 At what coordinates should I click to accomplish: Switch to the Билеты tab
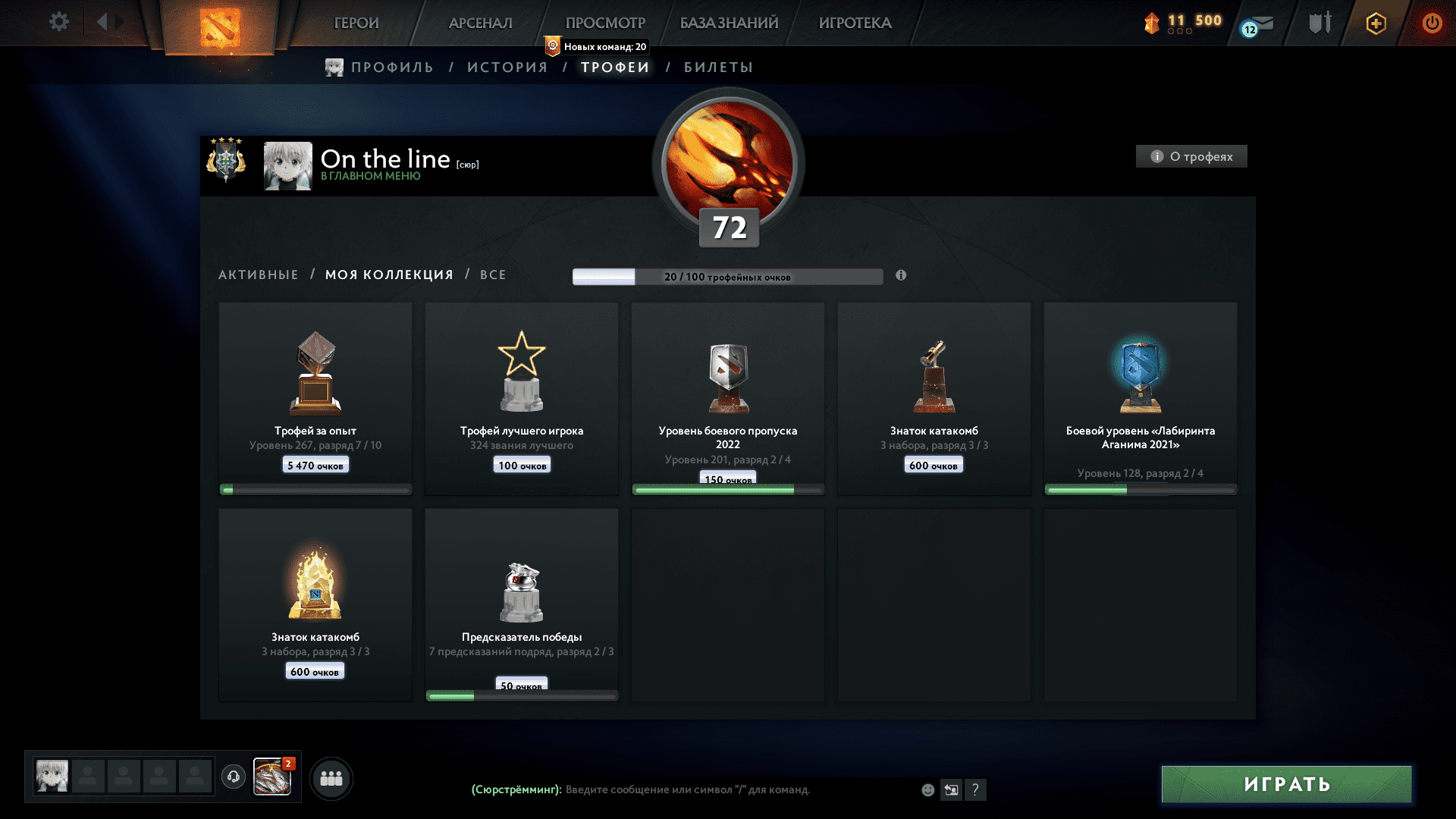(x=718, y=67)
